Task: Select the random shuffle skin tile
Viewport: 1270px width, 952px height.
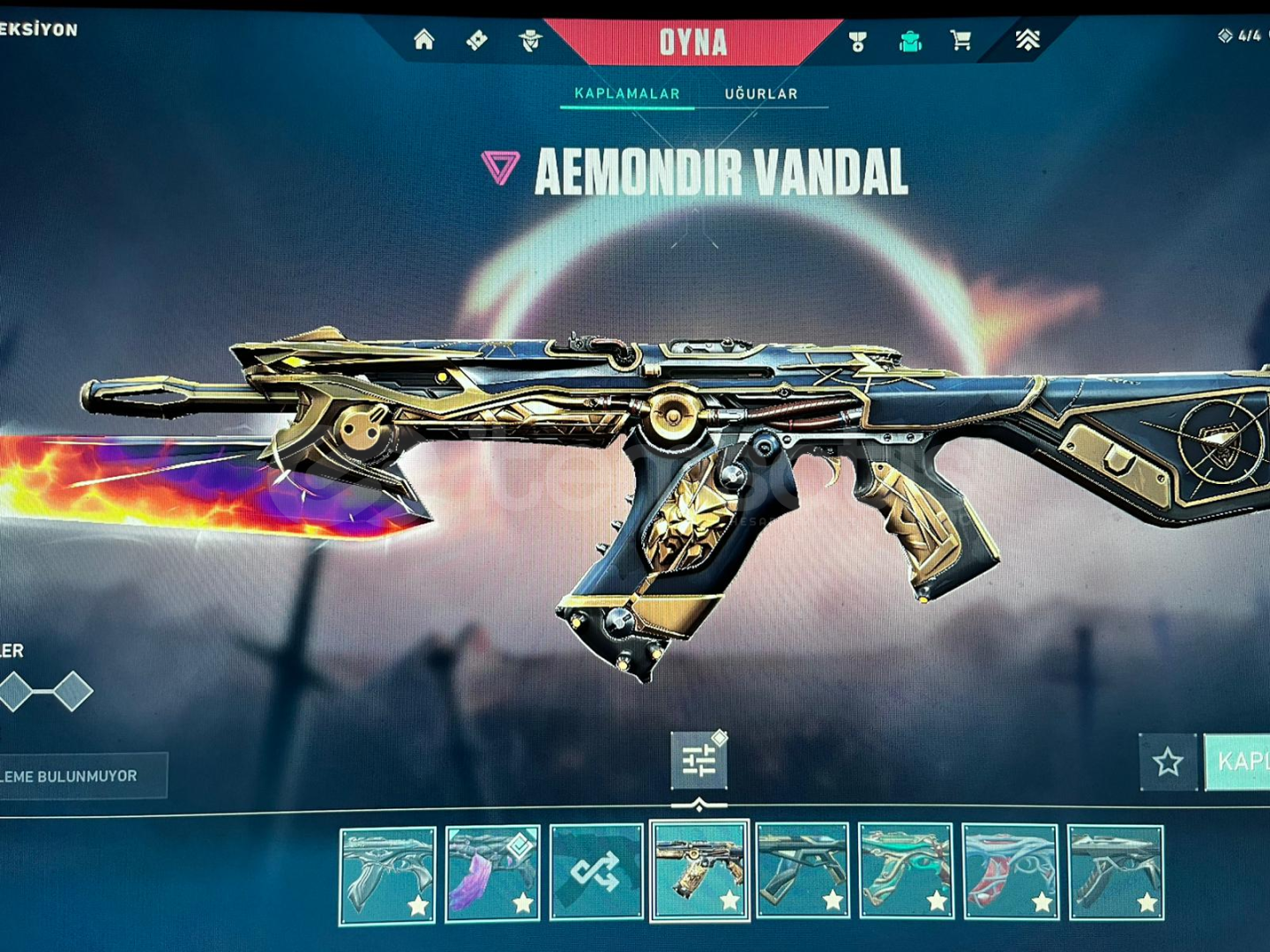Action: pyautogui.click(x=596, y=873)
